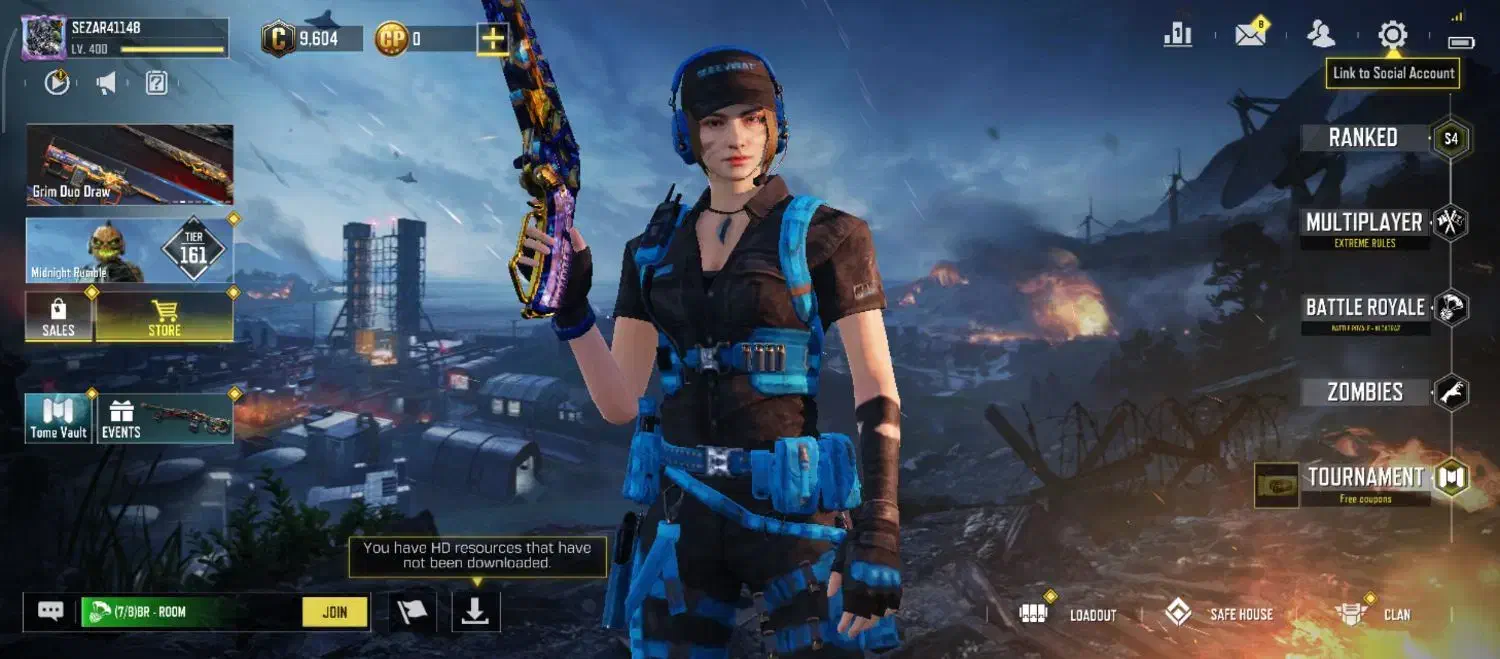Show the Events panel
This screenshot has height=659, width=1500.
165,418
